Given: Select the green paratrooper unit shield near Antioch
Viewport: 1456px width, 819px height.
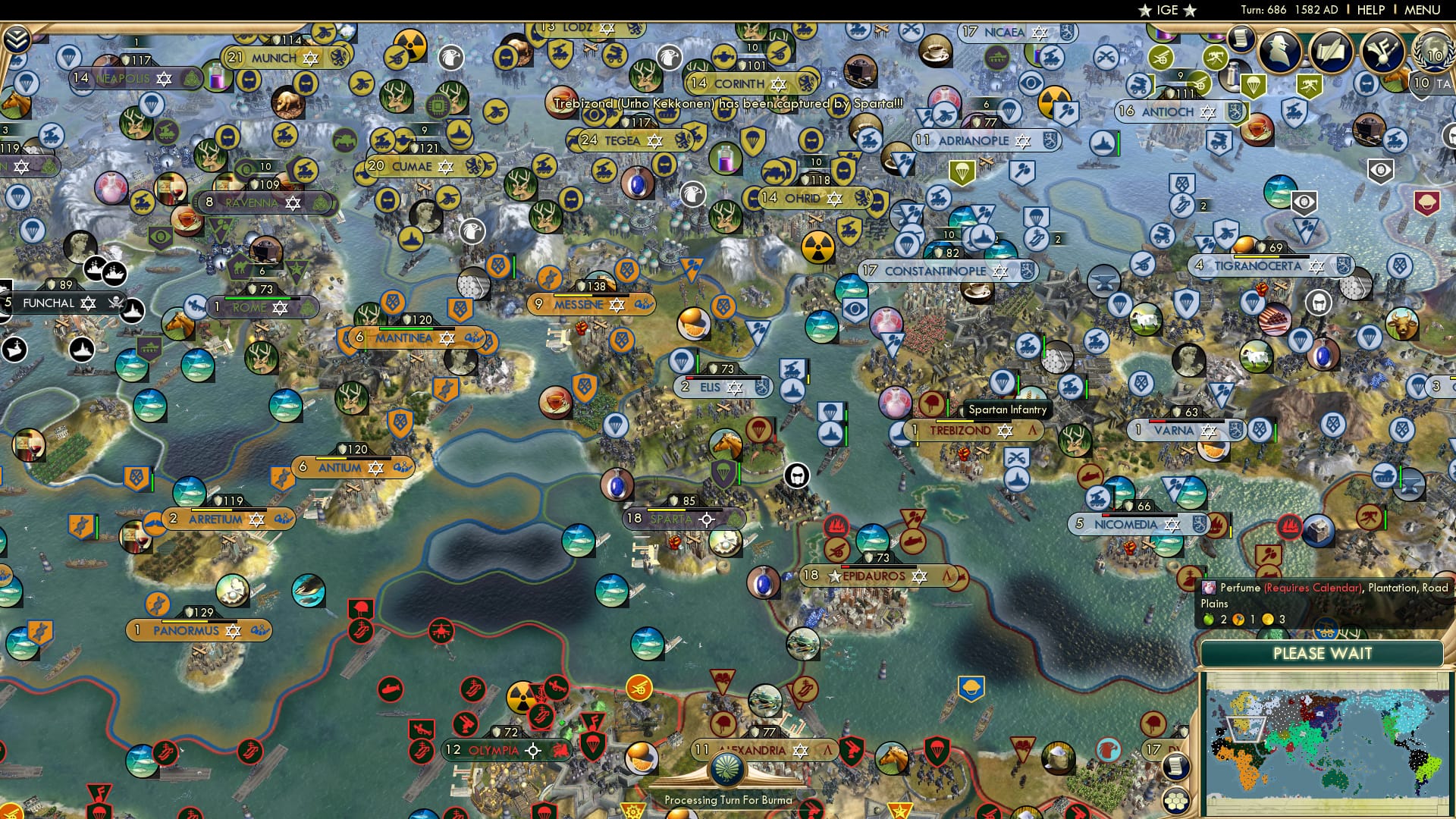Looking at the screenshot, I should [1254, 85].
